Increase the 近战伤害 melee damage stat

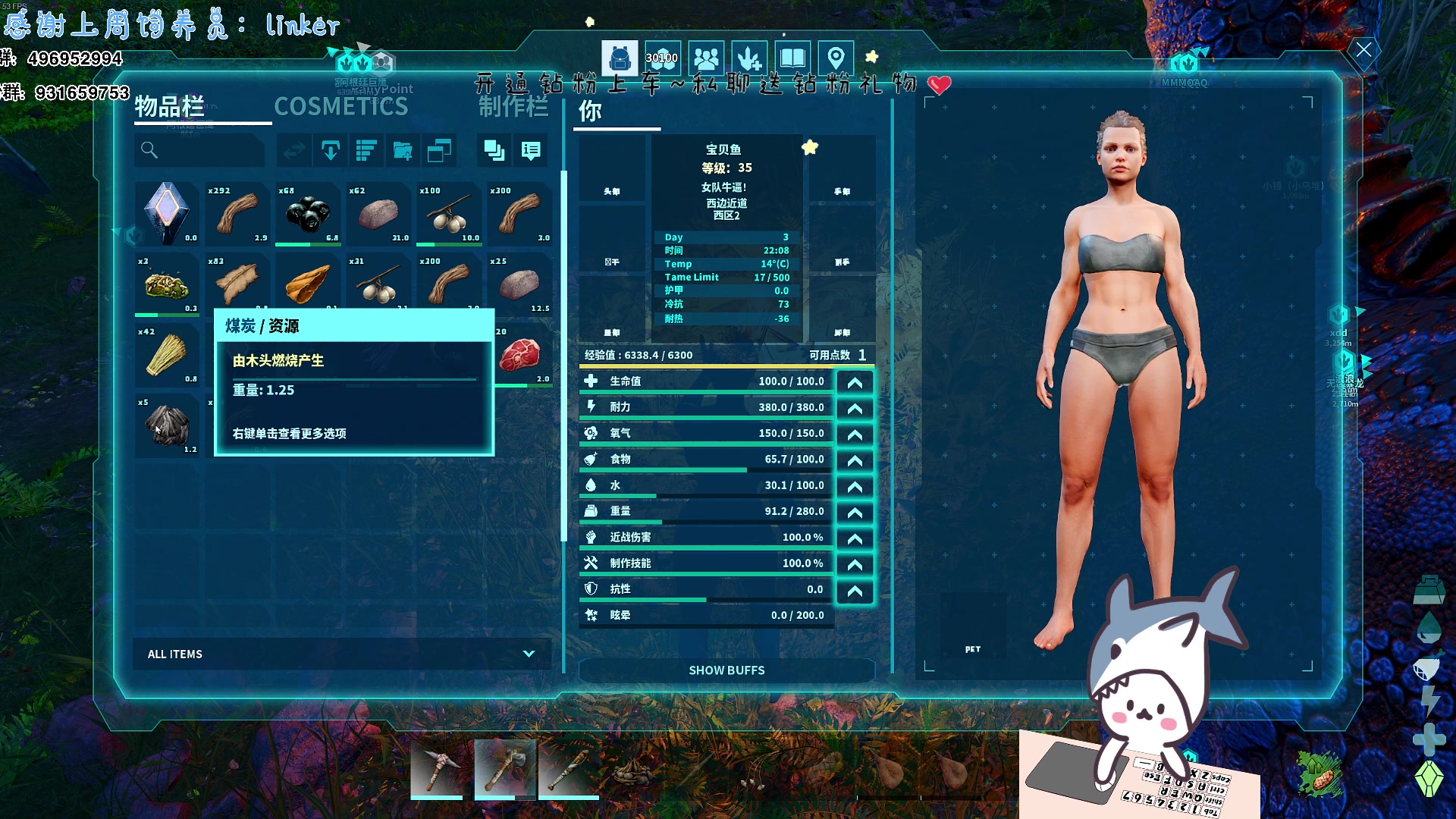click(855, 538)
